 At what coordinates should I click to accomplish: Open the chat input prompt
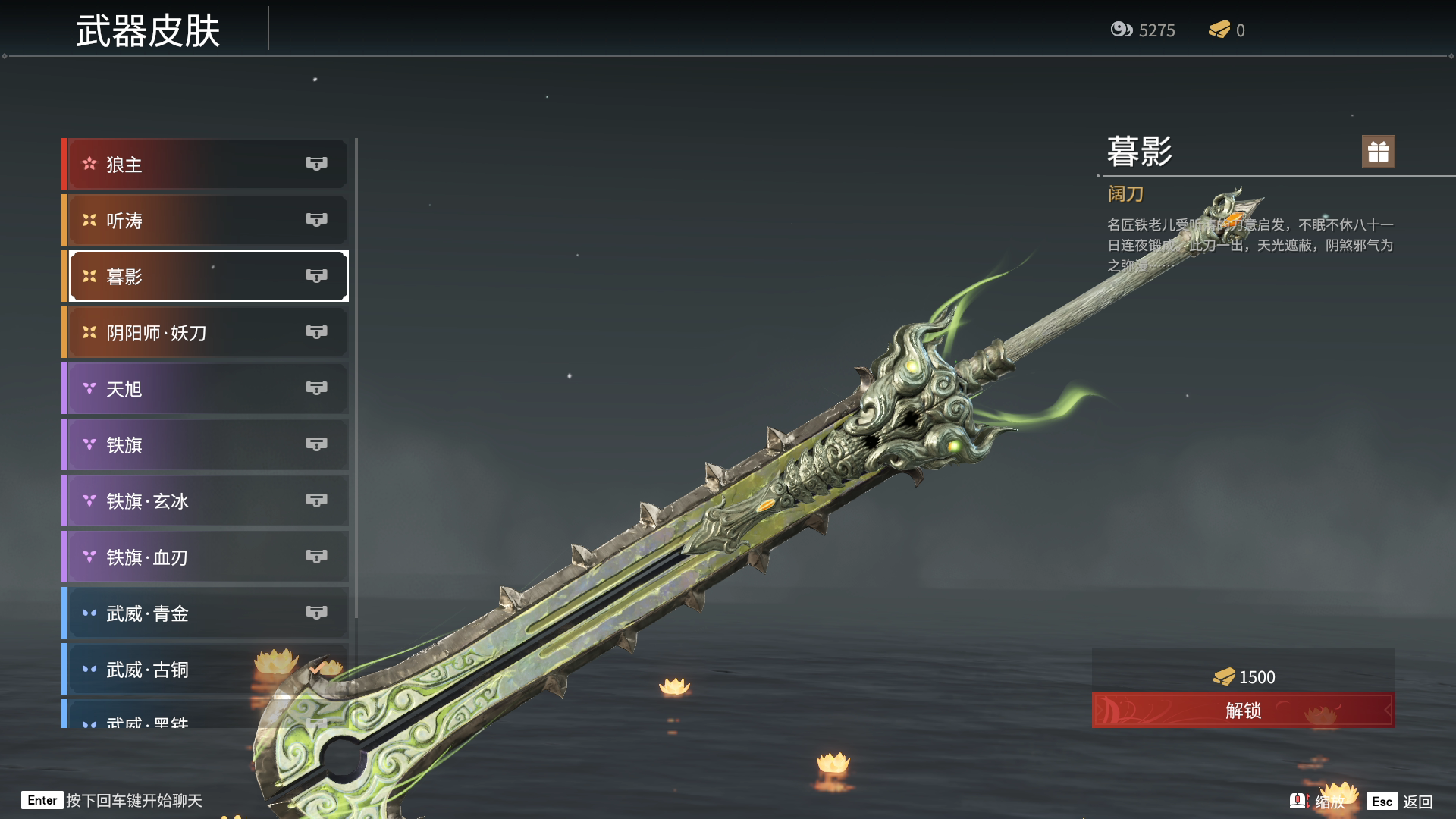tap(114, 801)
